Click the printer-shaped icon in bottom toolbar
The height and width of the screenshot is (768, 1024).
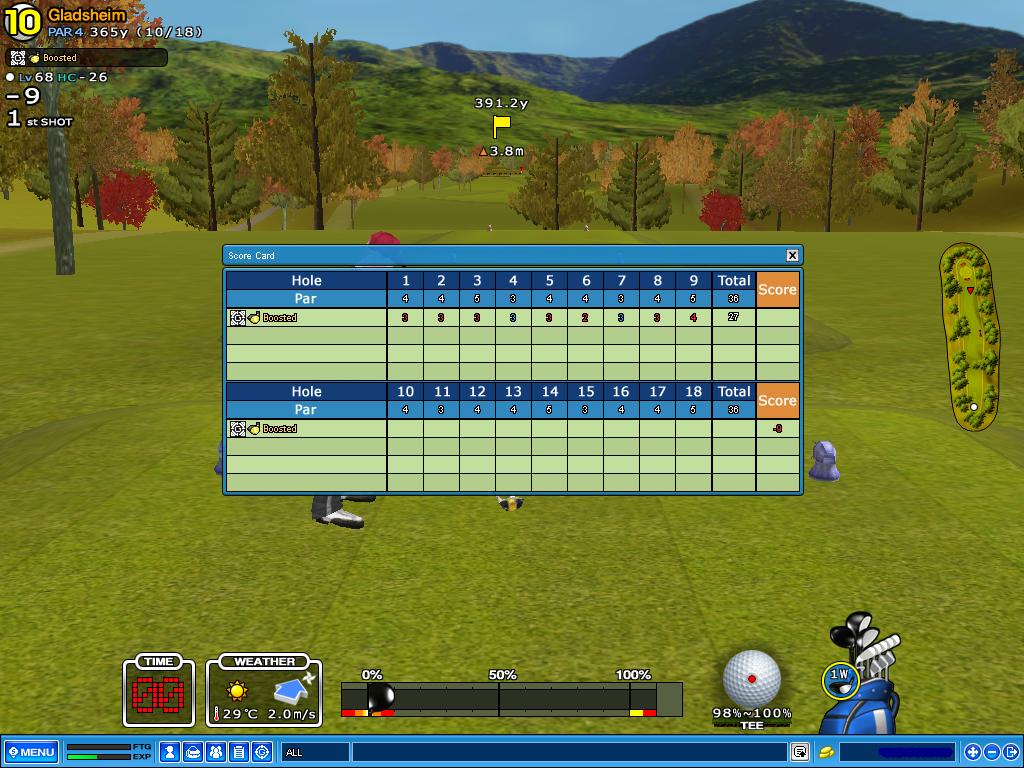193,752
